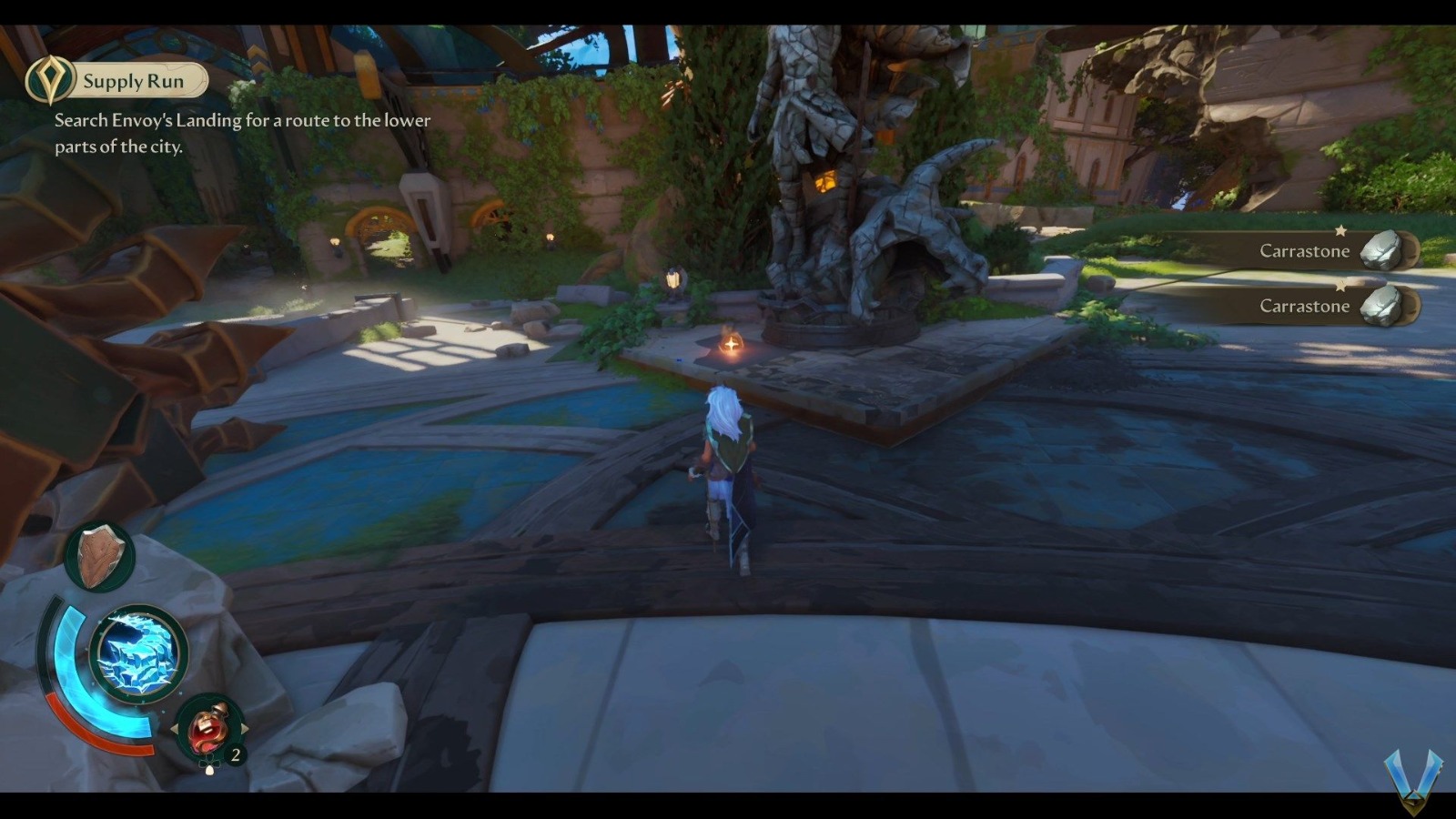Select the star above the upper Carrastone label

(1338, 229)
